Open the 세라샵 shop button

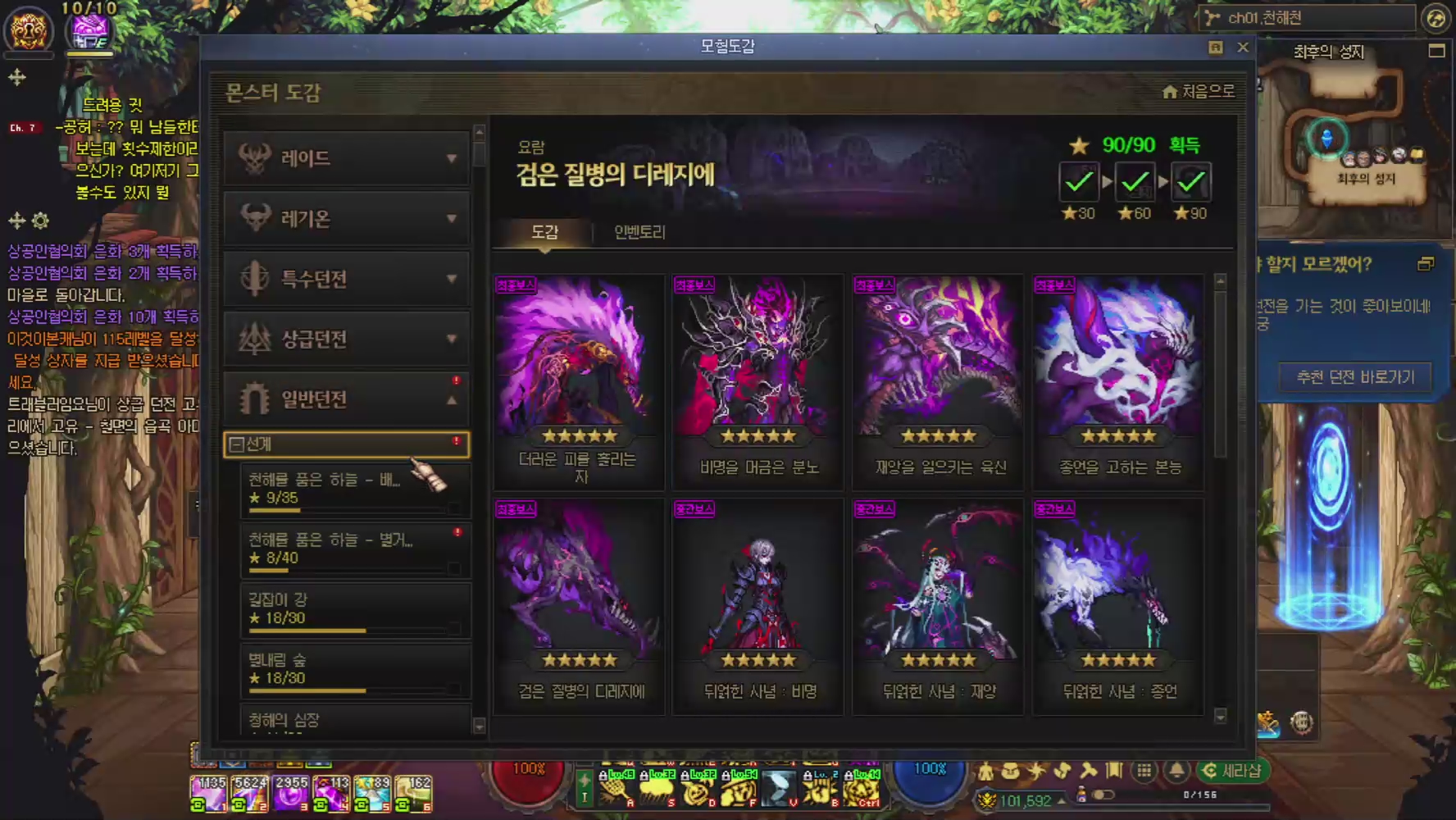click(1232, 771)
